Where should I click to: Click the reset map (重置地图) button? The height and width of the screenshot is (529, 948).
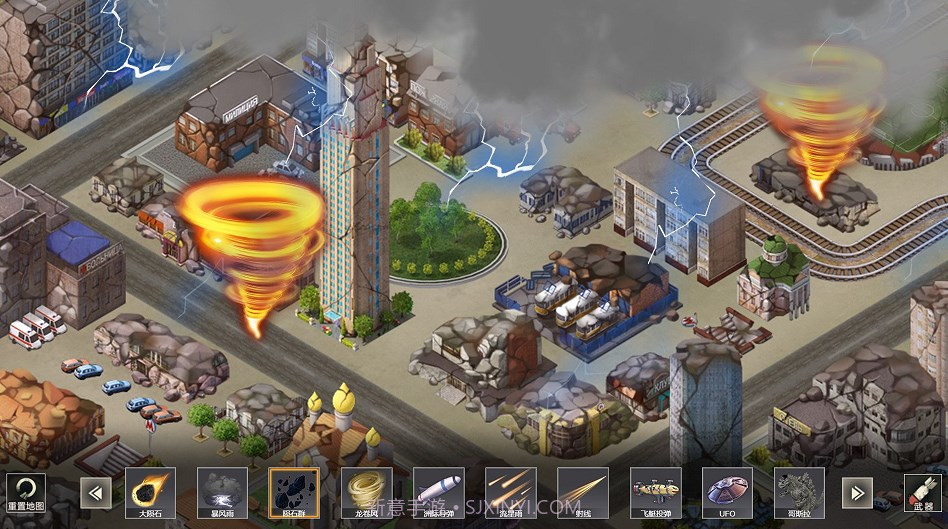click(26, 492)
